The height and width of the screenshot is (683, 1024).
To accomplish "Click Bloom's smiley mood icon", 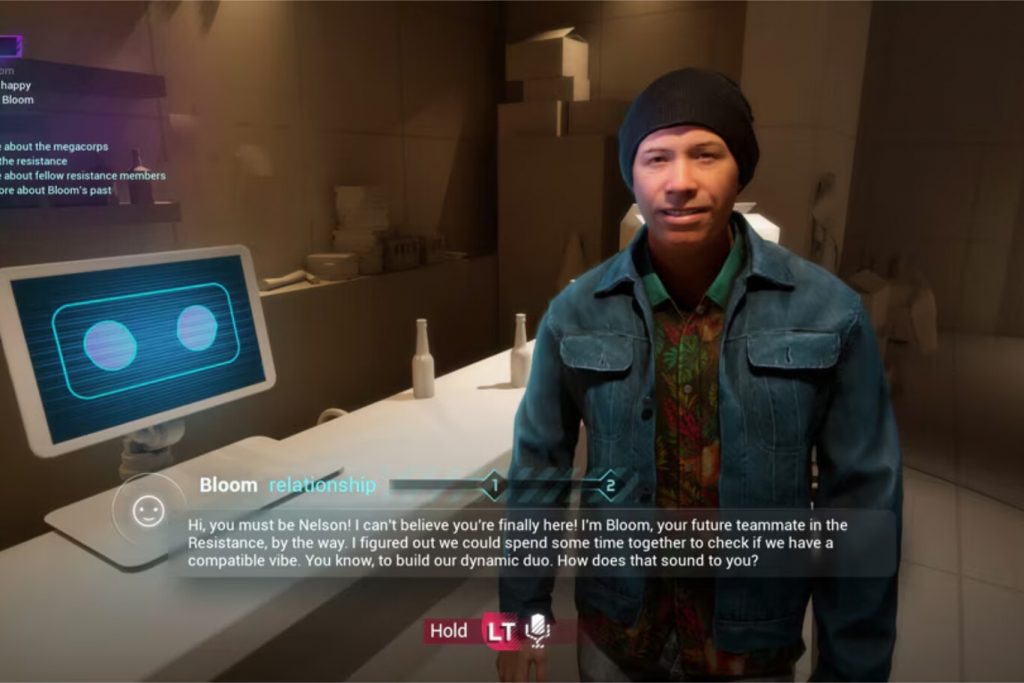I will pos(148,510).
